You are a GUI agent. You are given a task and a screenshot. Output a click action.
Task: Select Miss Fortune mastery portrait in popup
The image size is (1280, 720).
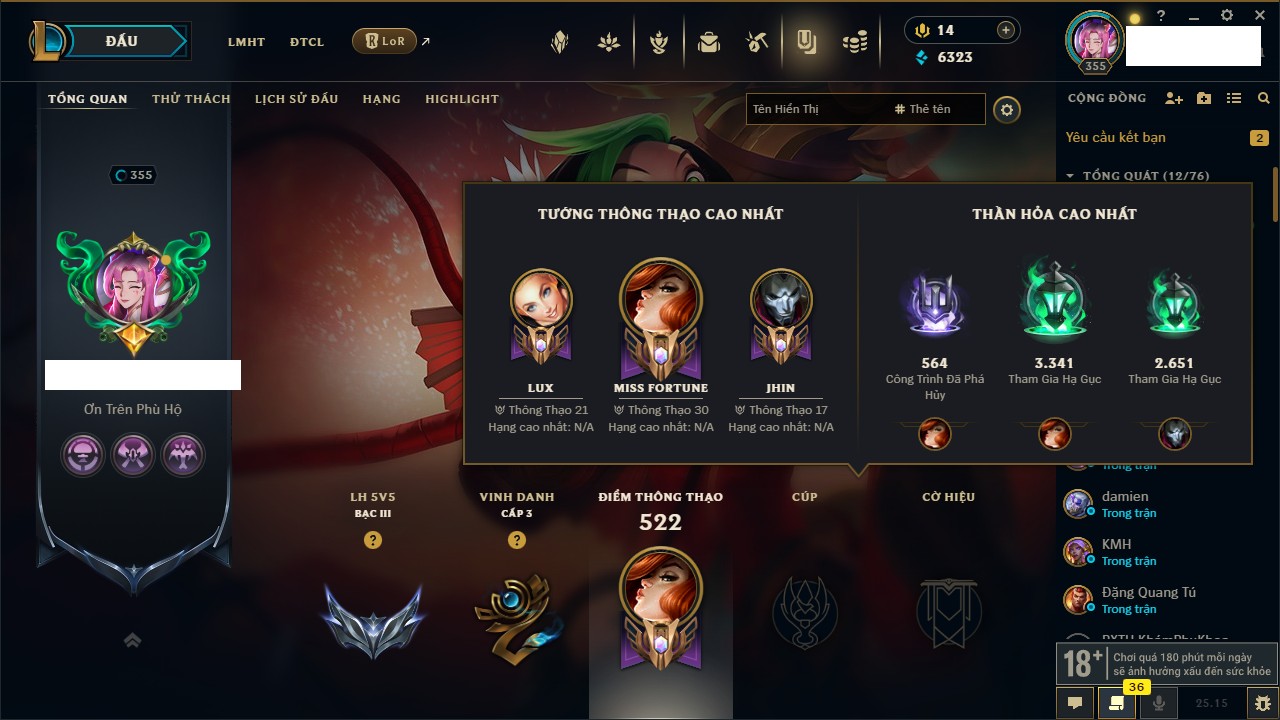click(x=660, y=309)
